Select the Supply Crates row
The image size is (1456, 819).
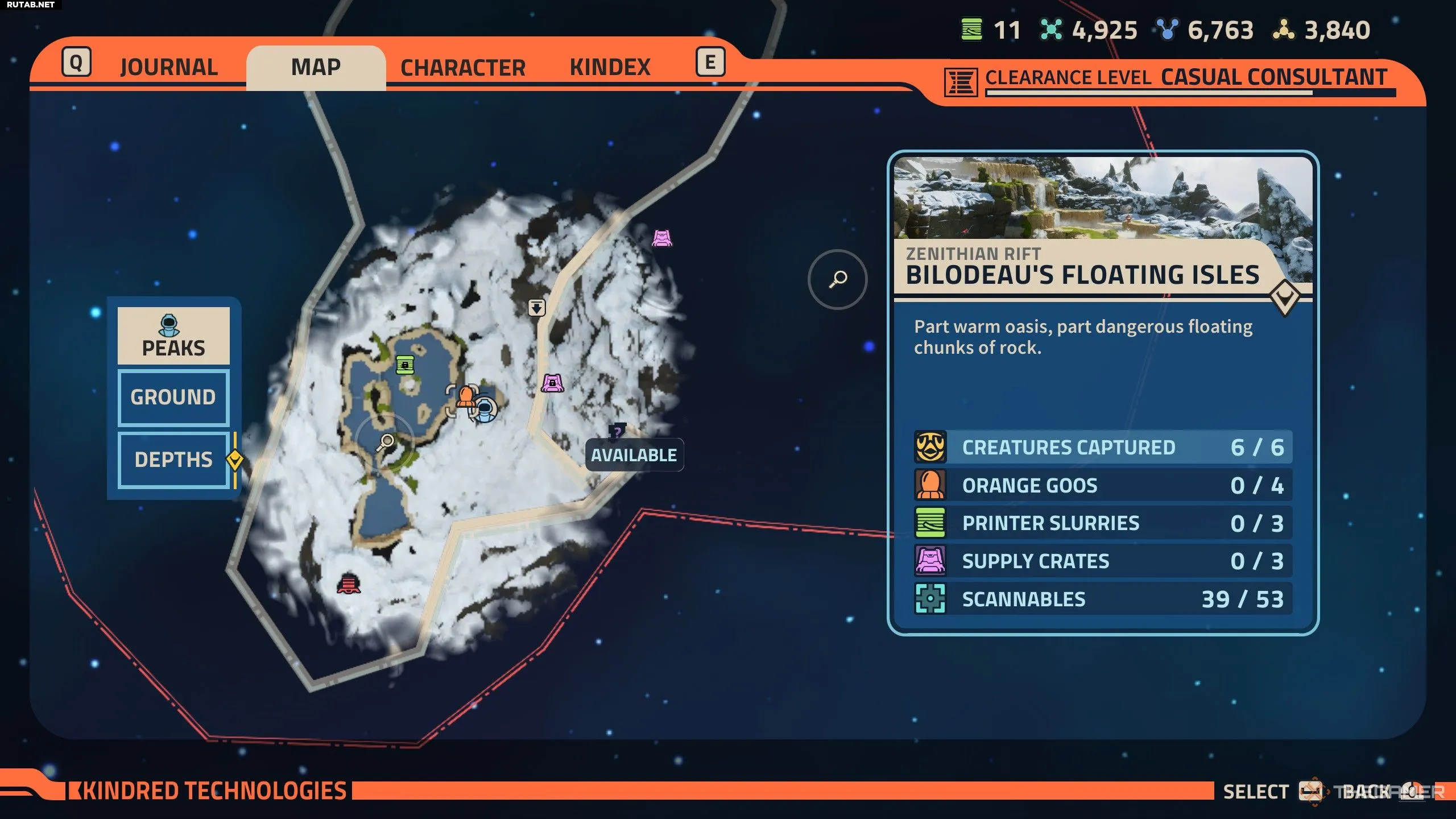pyautogui.click(x=1103, y=561)
